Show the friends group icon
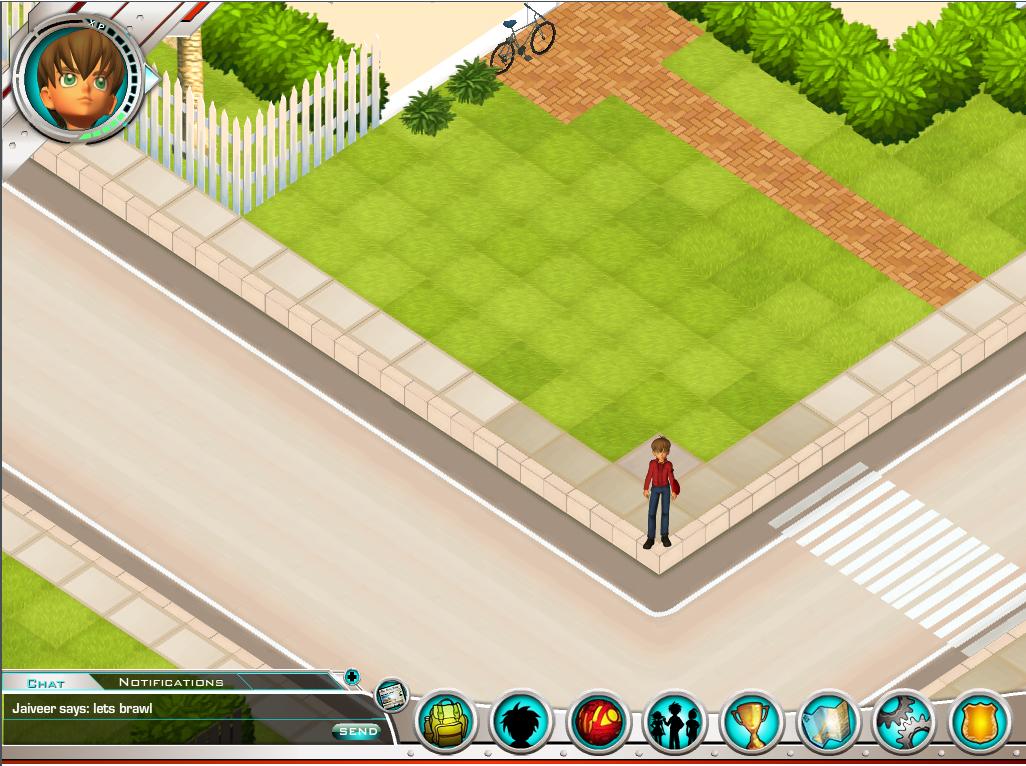1026x766 pixels. point(675,722)
